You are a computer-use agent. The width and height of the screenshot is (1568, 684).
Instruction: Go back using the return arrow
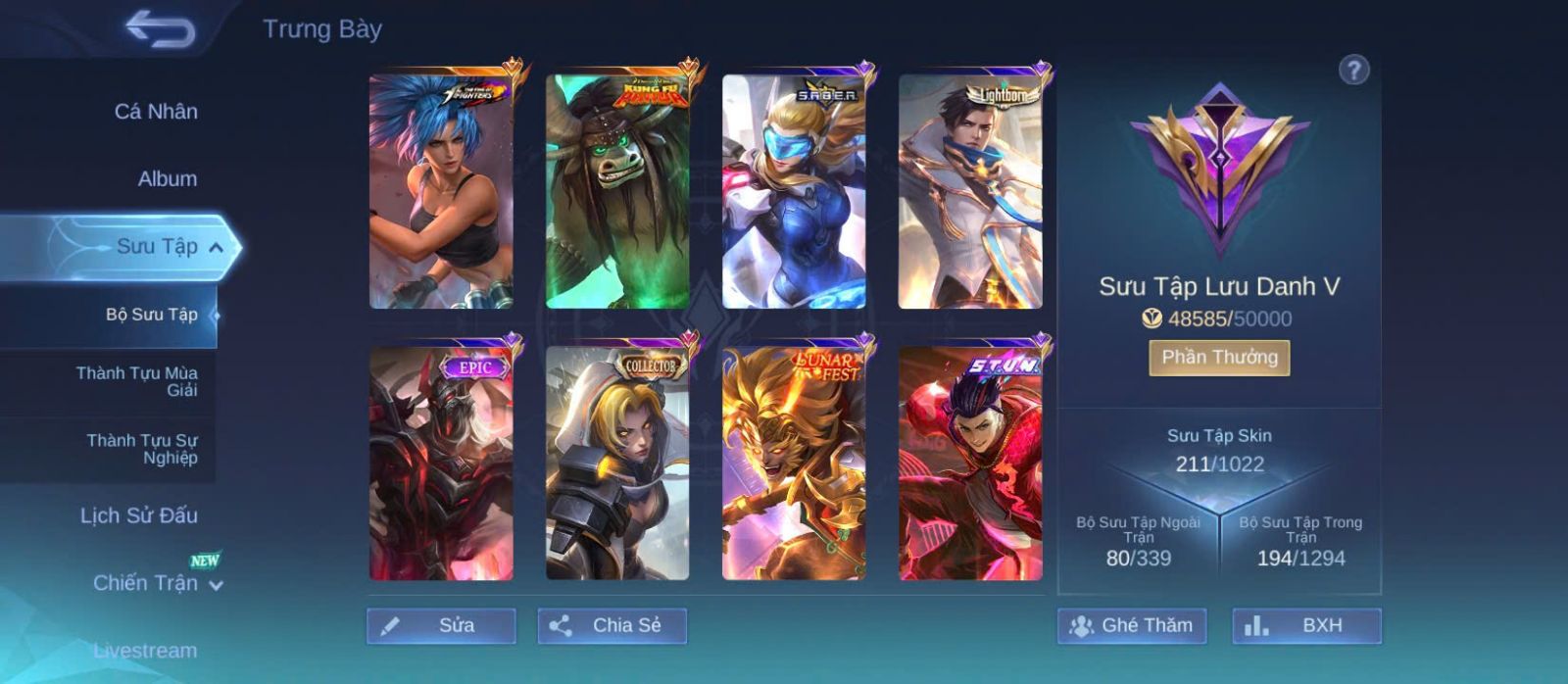[160, 29]
